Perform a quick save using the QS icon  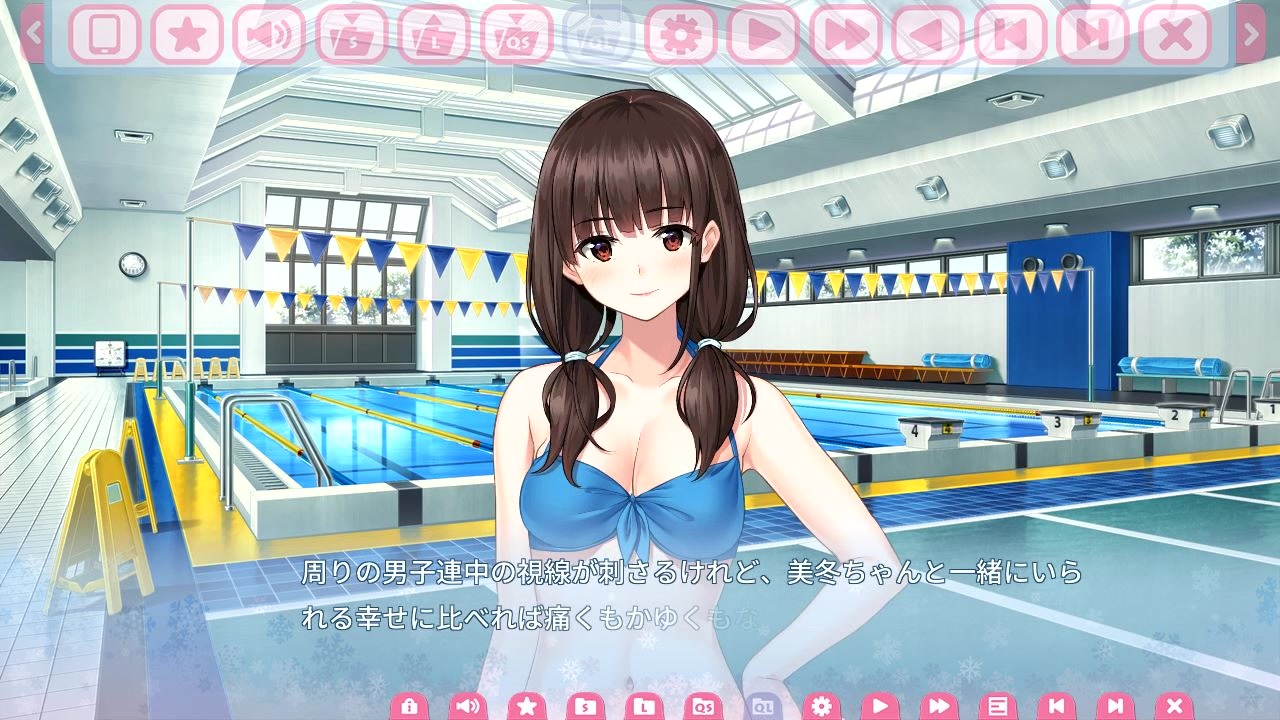click(706, 704)
